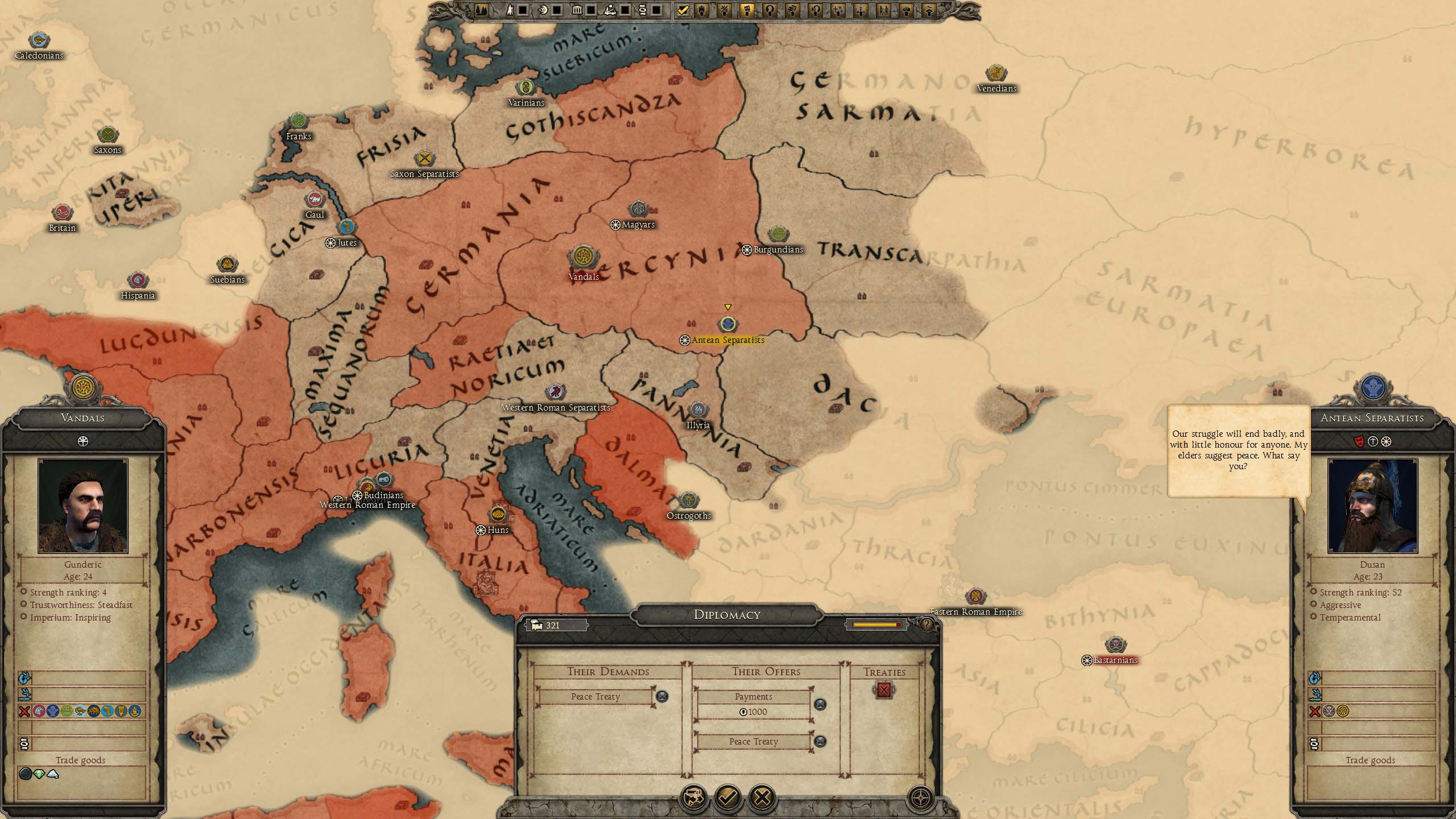Pick the Caledonians faction marker
The height and width of the screenshot is (819, 1456).
(x=39, y=40)
